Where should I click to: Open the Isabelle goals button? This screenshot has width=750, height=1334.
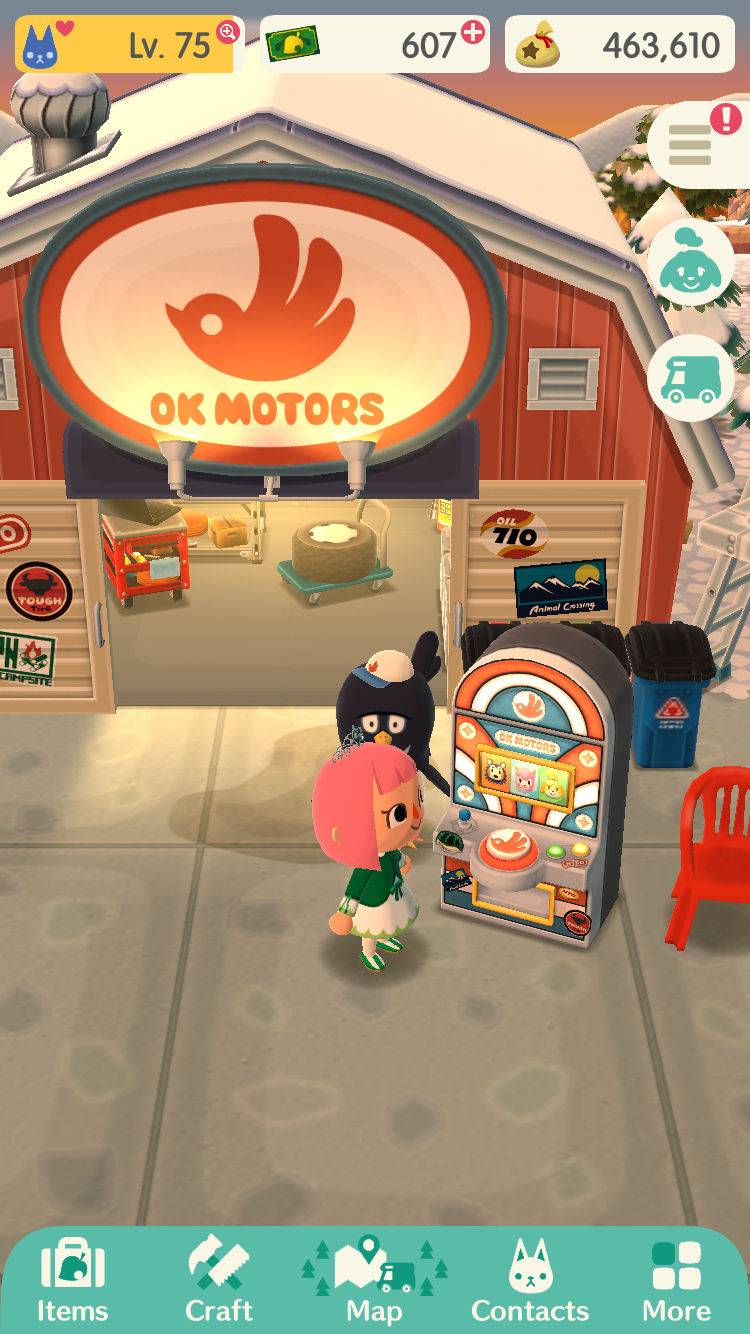pyautogui.click(x=691, y=263)
